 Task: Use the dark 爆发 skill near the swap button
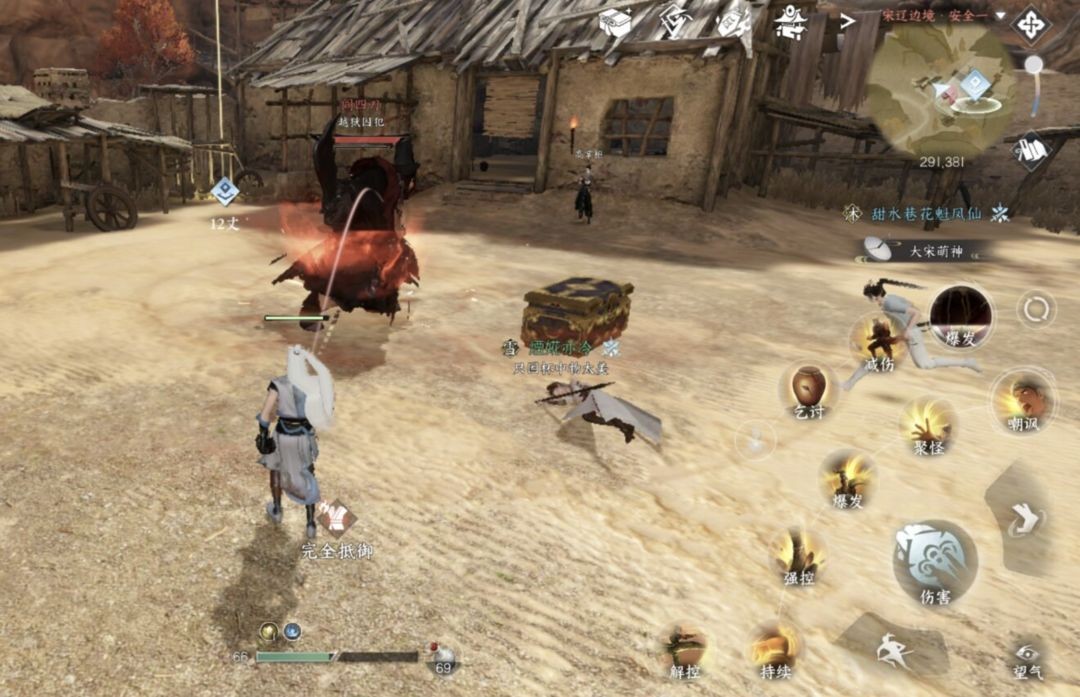pos(960,316)
